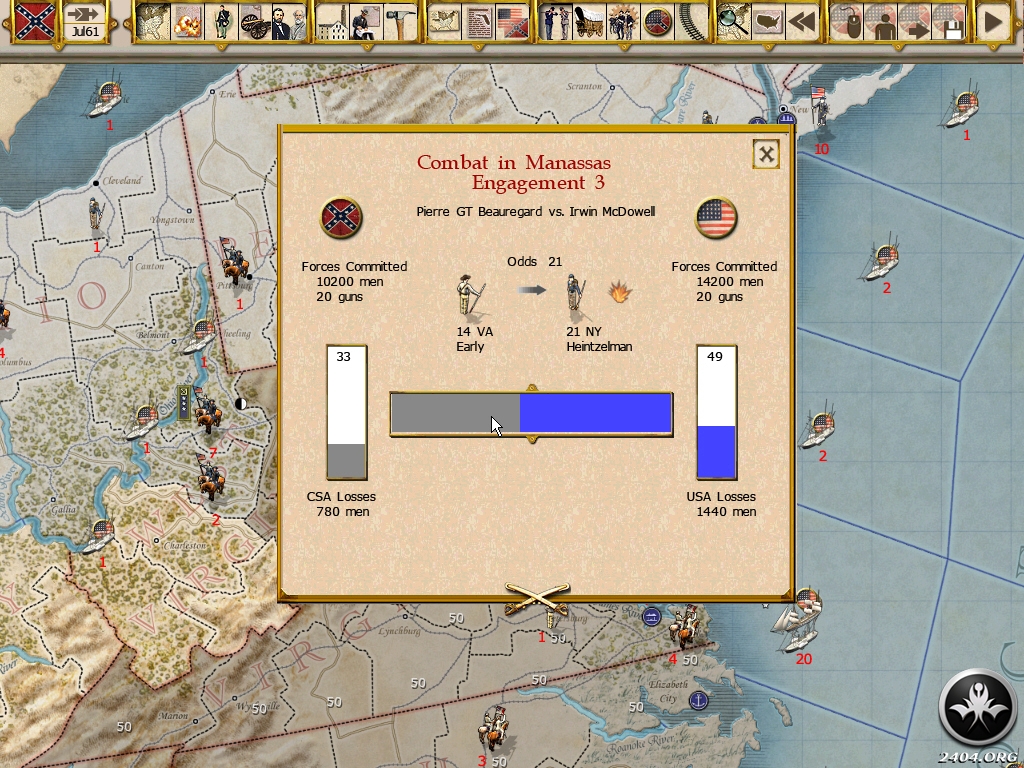Activate the magnifying glass map search
The height and width of the screenshot is (768, 1024).
pyautogui.click(x=733, y=21)
